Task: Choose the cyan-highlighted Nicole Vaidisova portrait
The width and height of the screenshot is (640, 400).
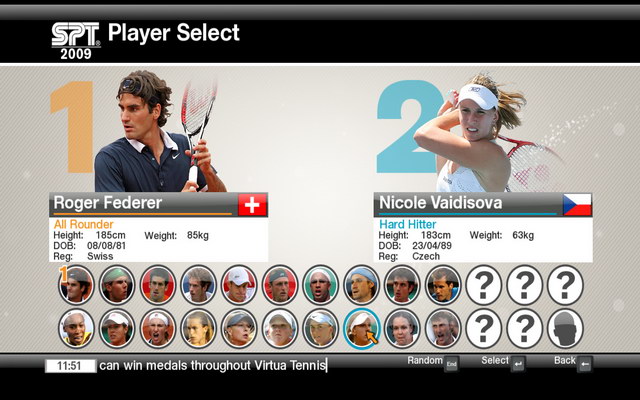Action: (361, 327)
